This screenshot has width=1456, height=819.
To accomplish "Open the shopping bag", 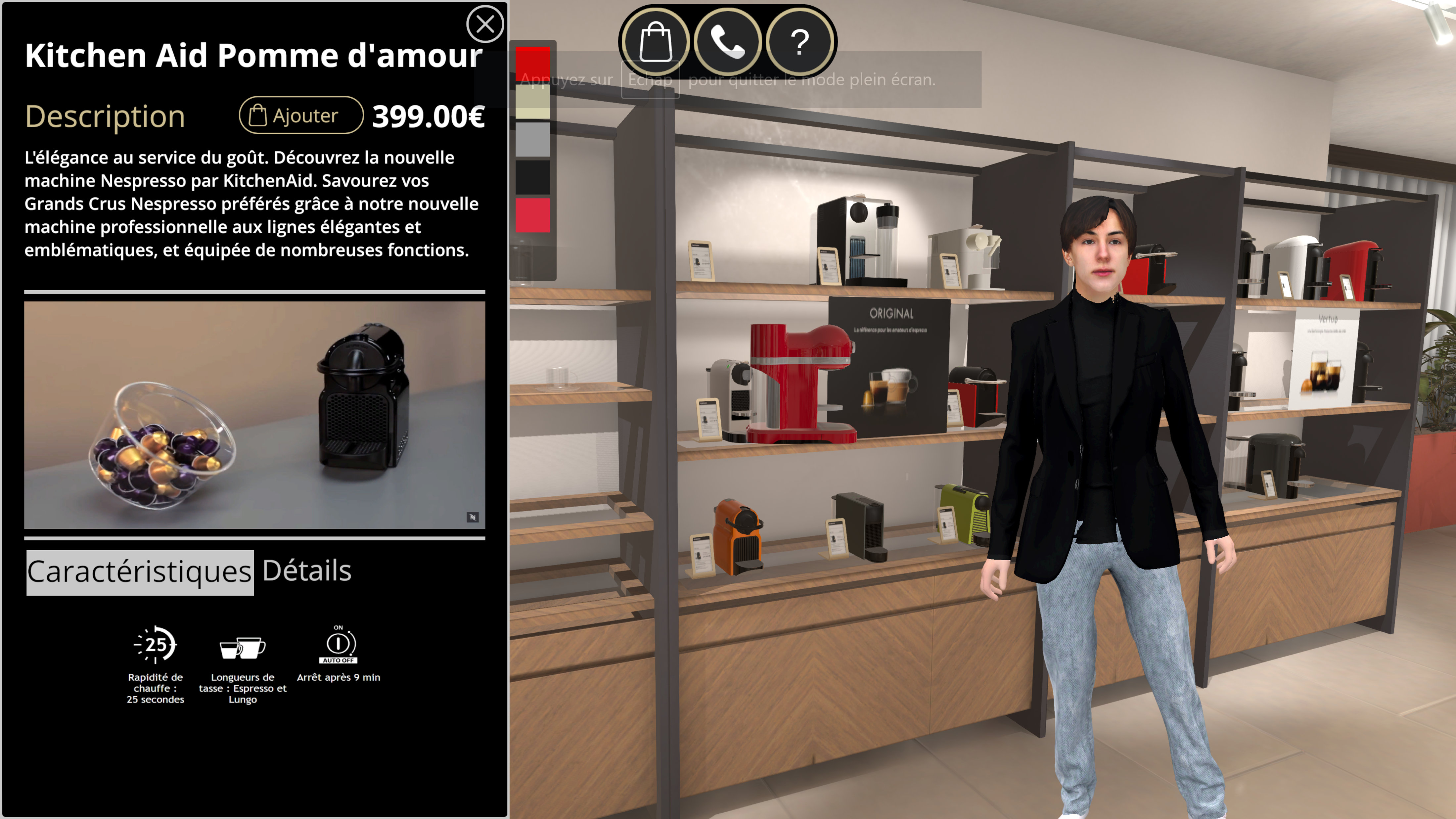I will [655, 41].
